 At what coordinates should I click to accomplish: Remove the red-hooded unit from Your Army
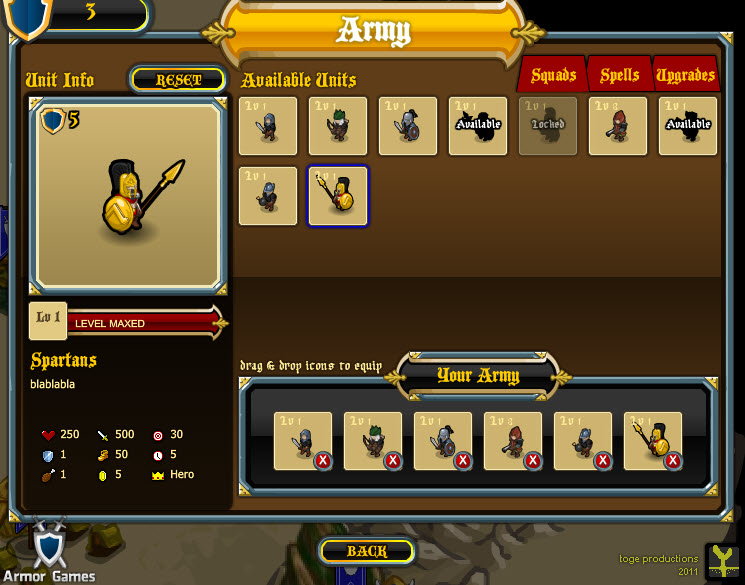(x=533, y=460)
